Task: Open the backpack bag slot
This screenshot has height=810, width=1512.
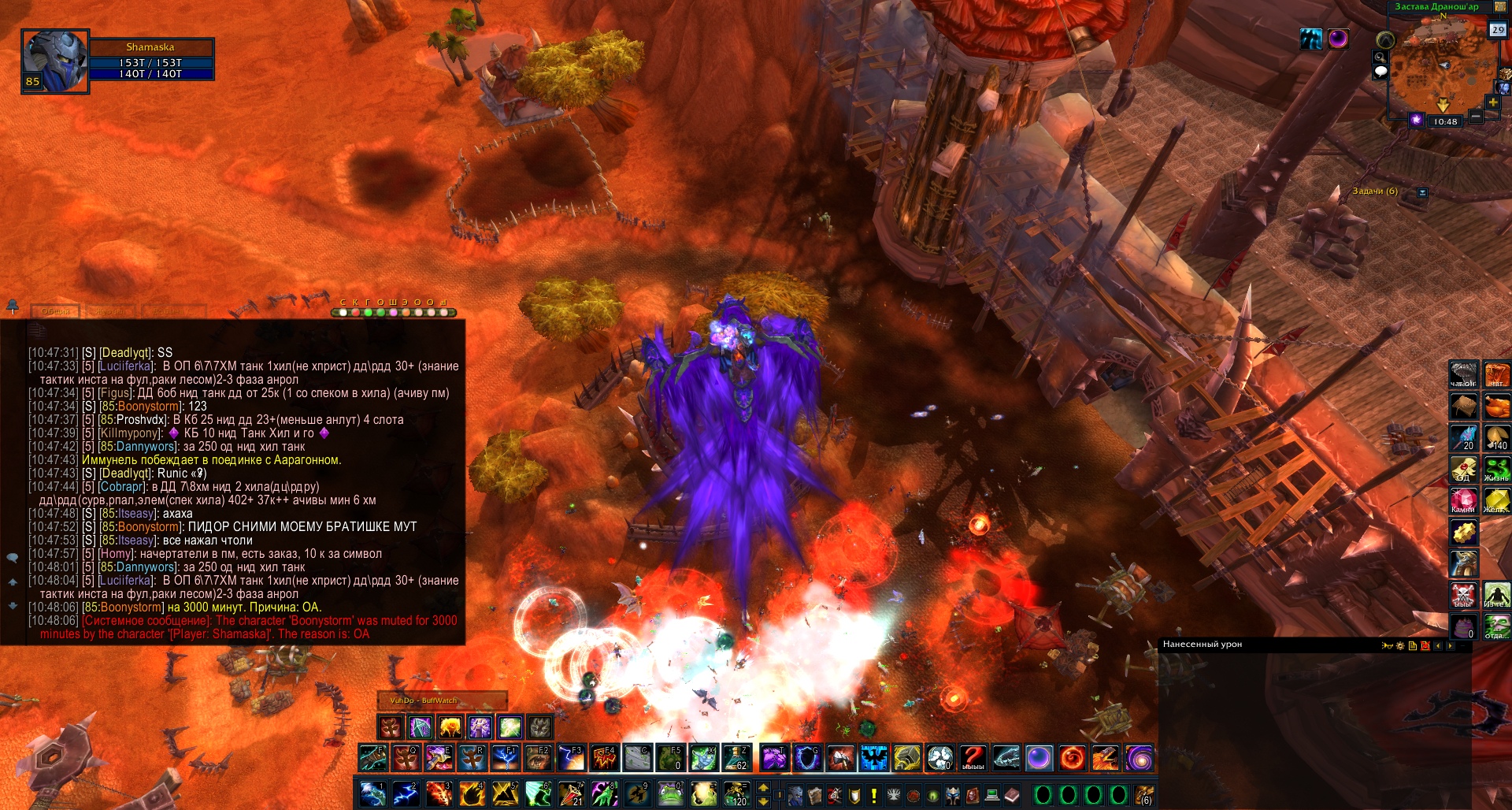Action: click(x=1144, y=795)
